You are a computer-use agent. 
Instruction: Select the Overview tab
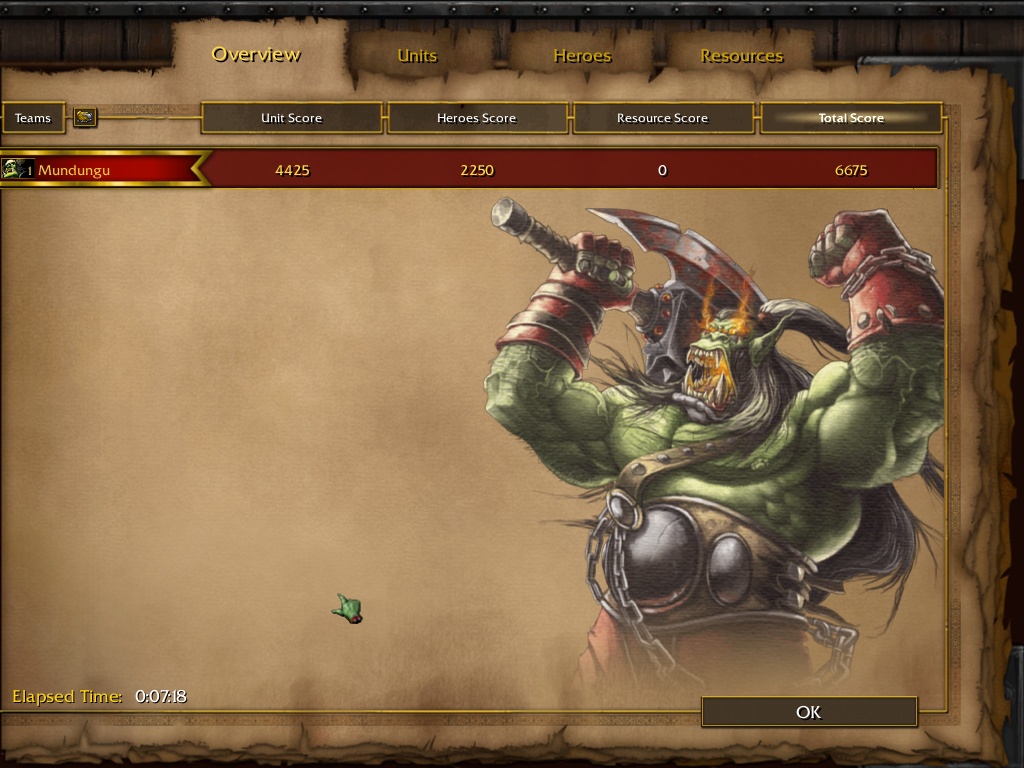256,54
